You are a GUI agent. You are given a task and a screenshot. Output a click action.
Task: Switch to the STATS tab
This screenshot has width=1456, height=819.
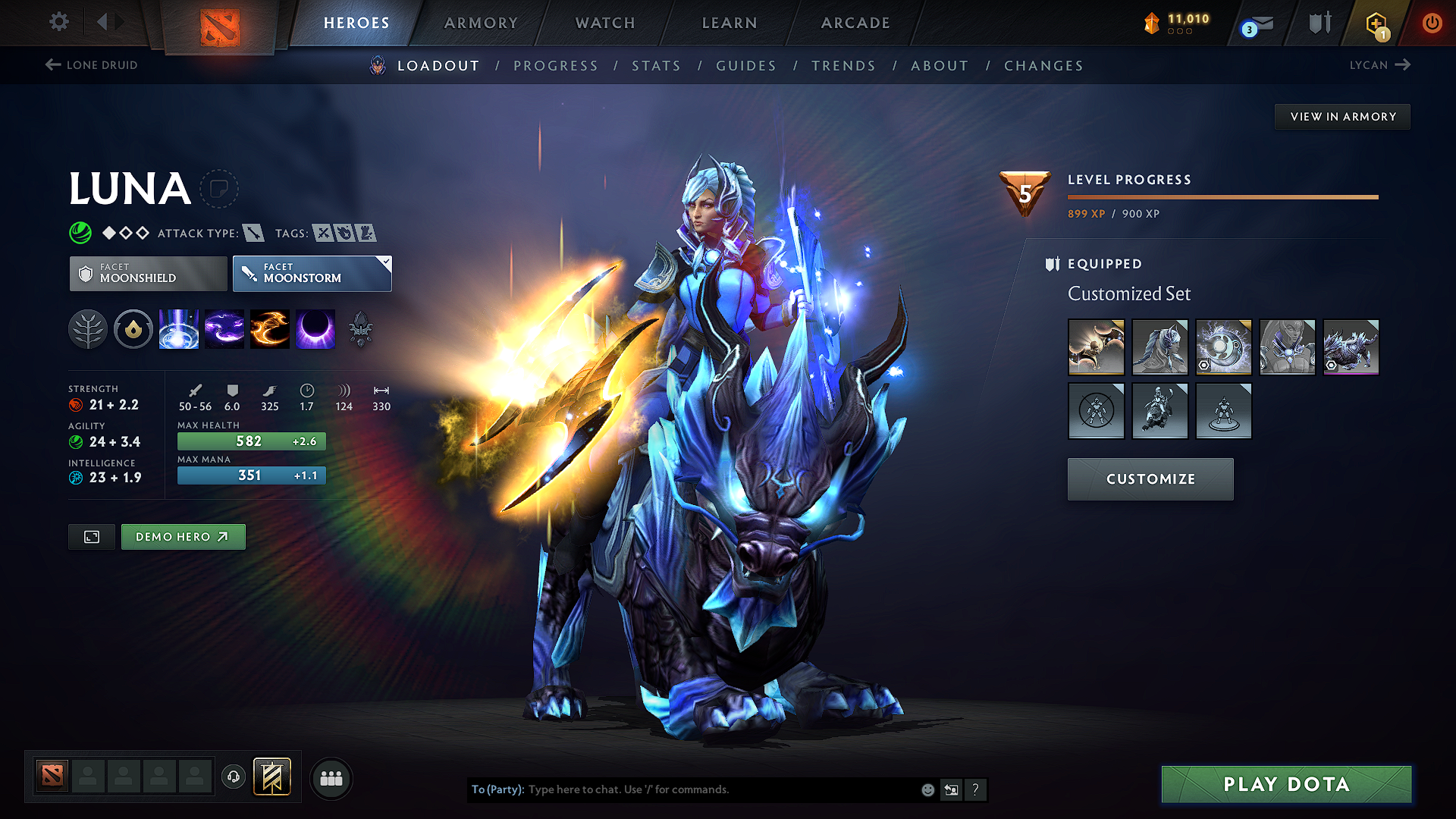(x=656, y=66)
